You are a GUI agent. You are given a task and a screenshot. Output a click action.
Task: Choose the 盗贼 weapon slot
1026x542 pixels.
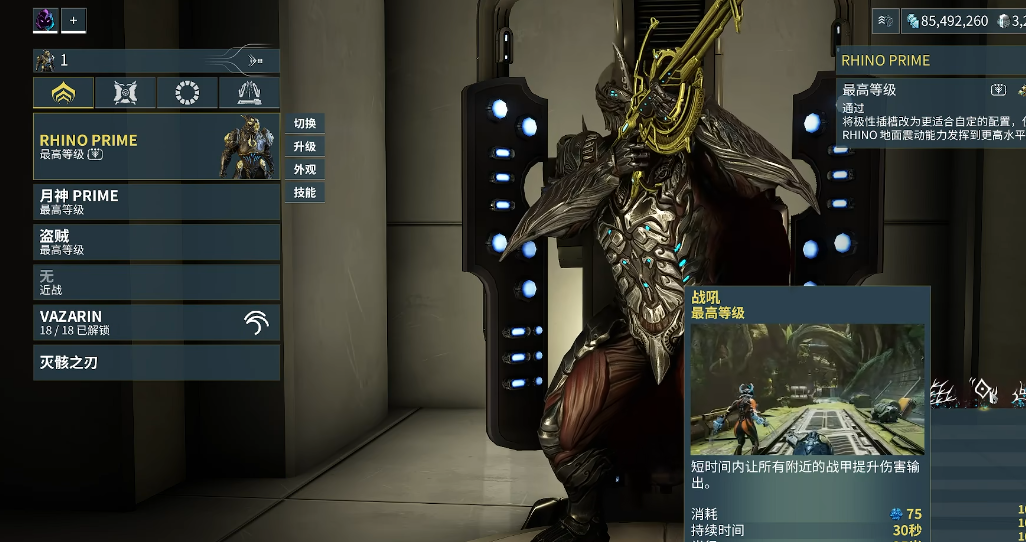(156, 242)
